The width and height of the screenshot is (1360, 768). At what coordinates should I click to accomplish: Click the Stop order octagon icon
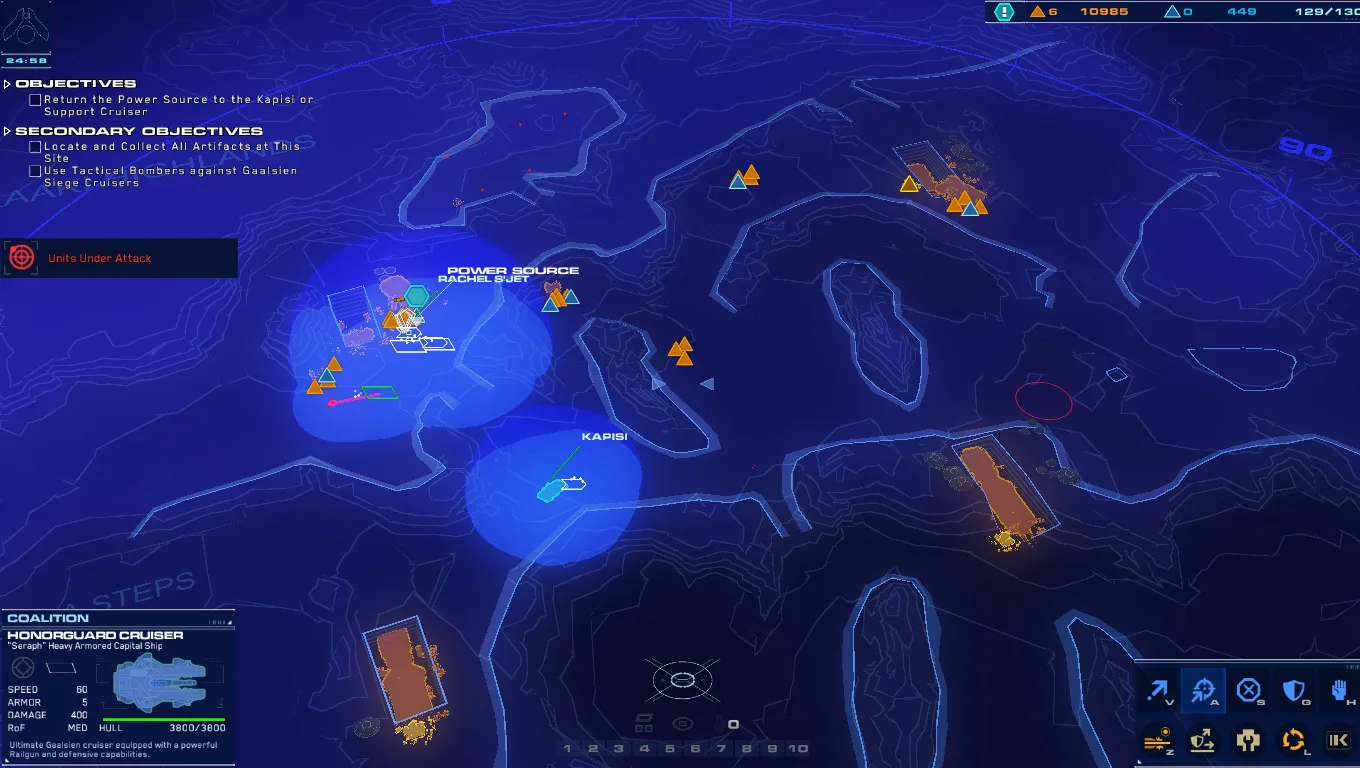pyautogui.click(x=1248, y=690)
